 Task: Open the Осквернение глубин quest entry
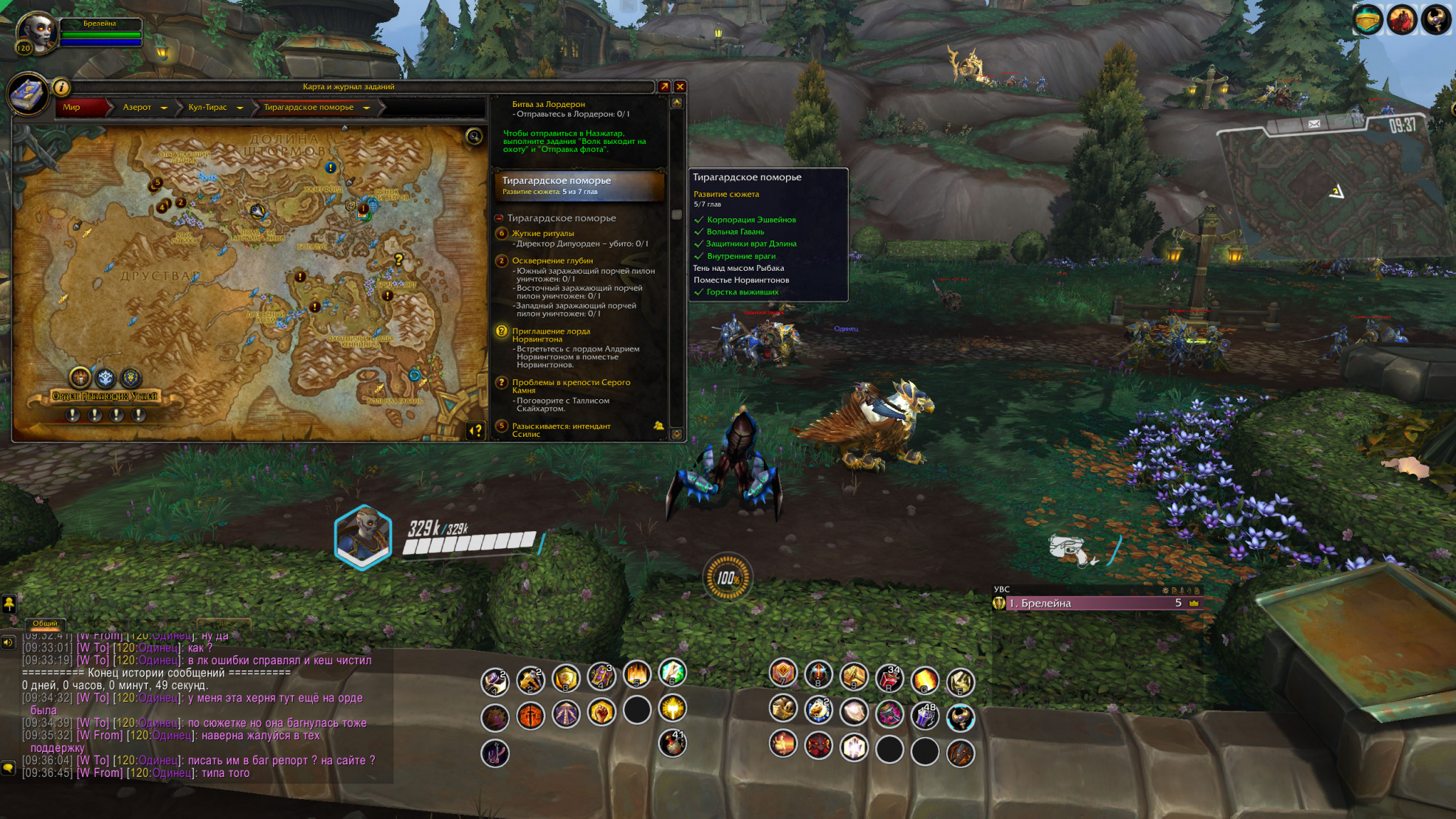pos(552,260)
